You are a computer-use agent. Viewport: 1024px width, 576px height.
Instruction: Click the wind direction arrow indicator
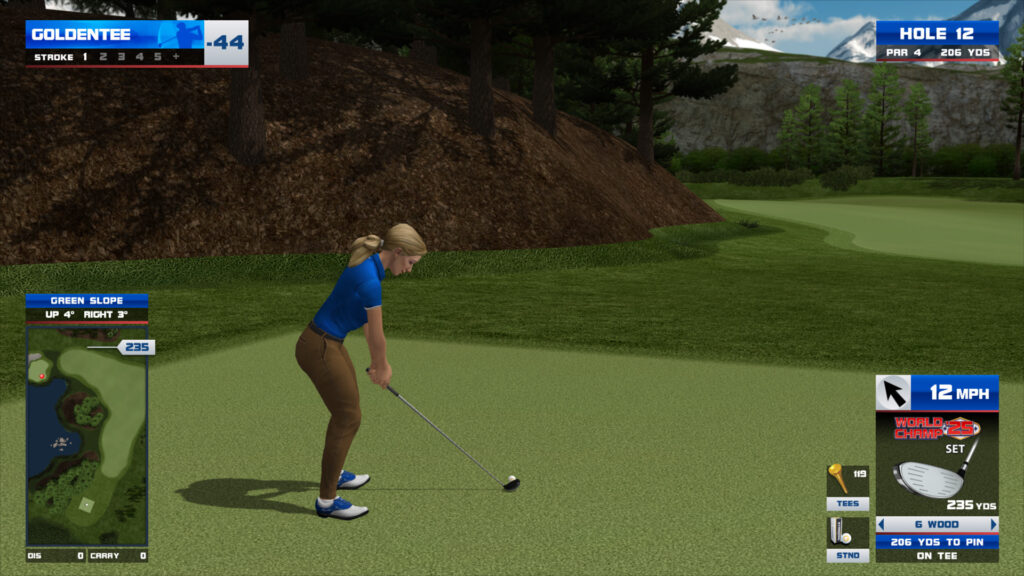893,393
